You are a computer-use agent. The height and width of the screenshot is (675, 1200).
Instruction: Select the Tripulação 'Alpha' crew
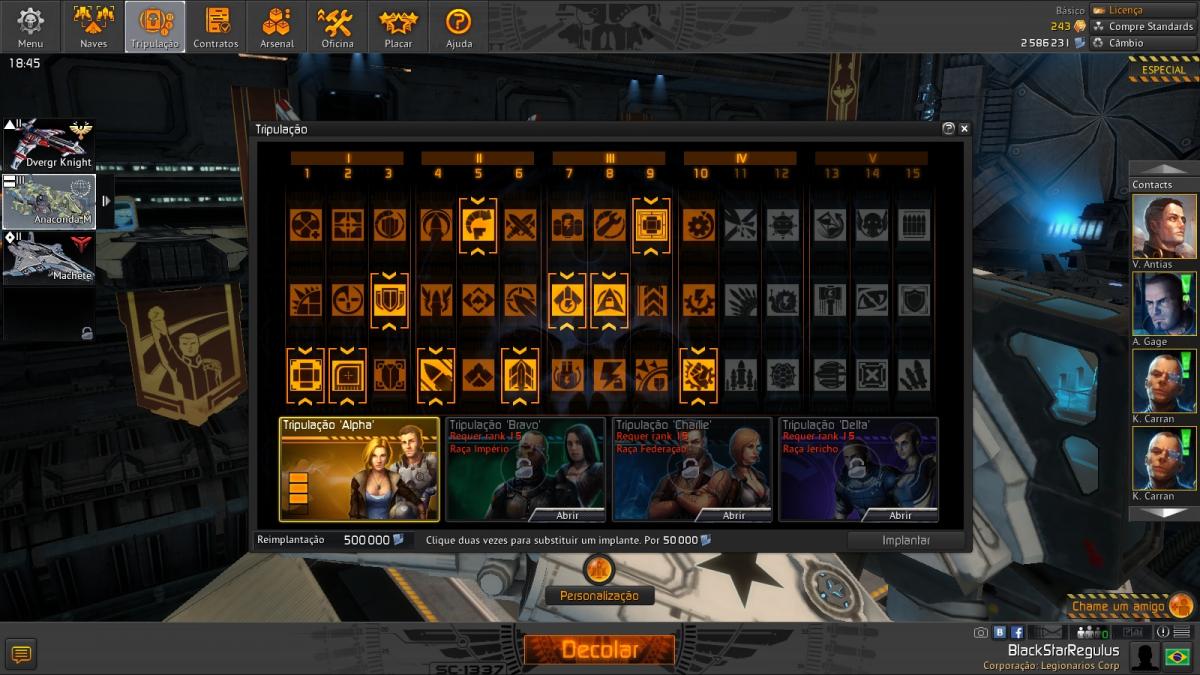pos(359,469)
